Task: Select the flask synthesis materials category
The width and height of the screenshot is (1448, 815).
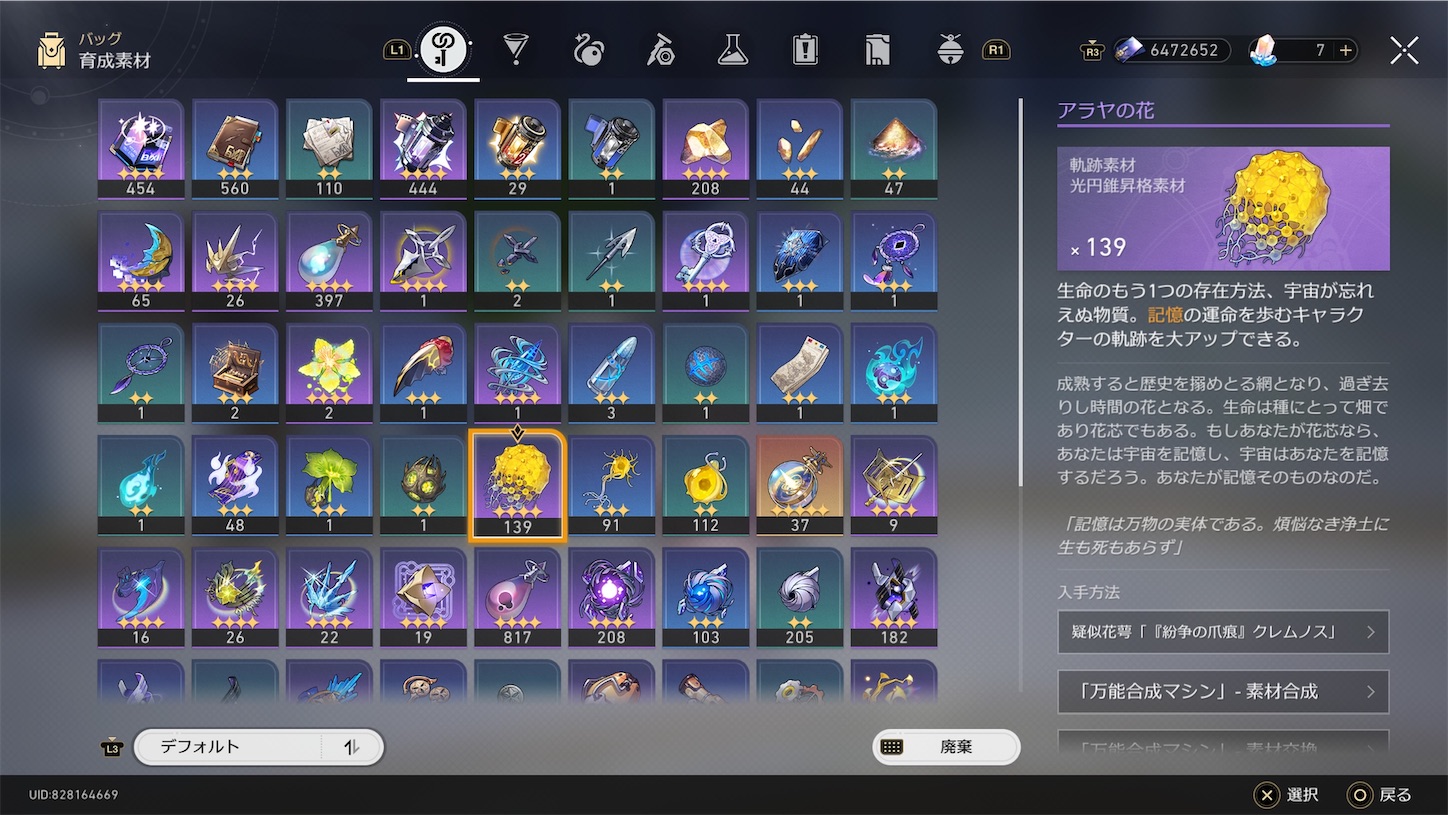Action: point(732,49)
